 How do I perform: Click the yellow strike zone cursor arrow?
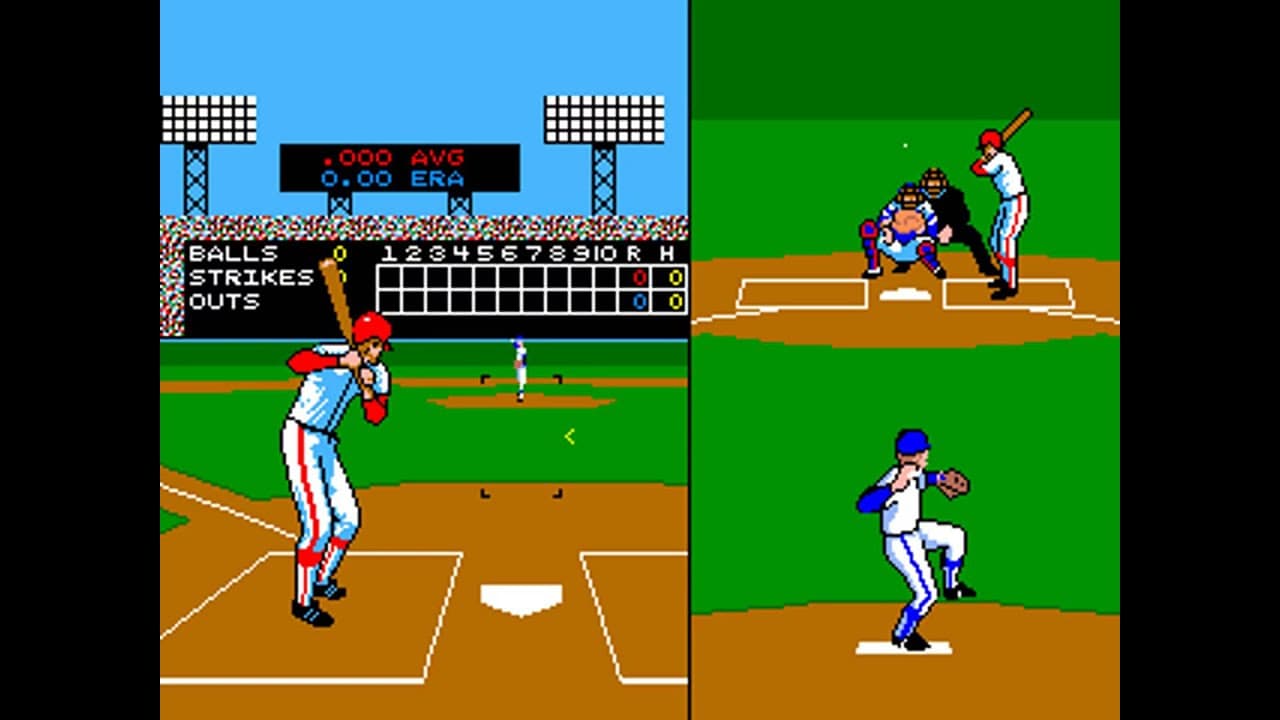567,434
